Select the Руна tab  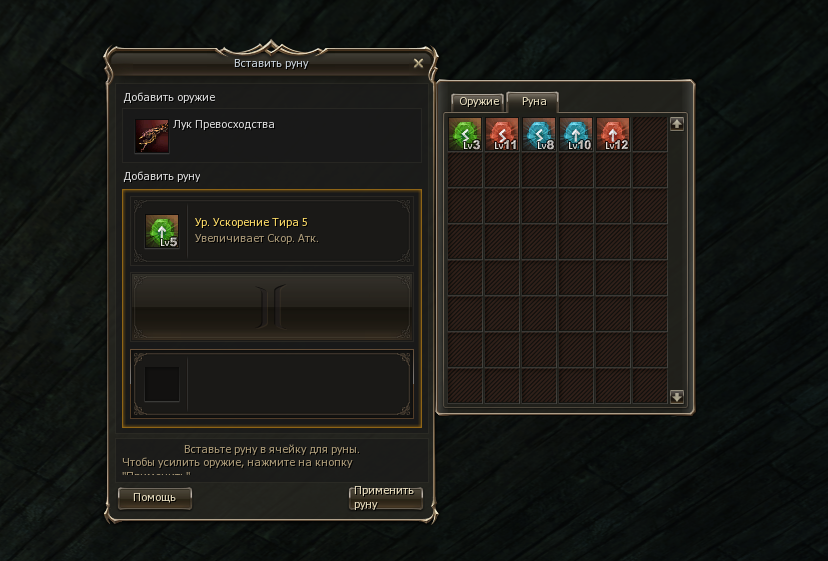[532, 102]
